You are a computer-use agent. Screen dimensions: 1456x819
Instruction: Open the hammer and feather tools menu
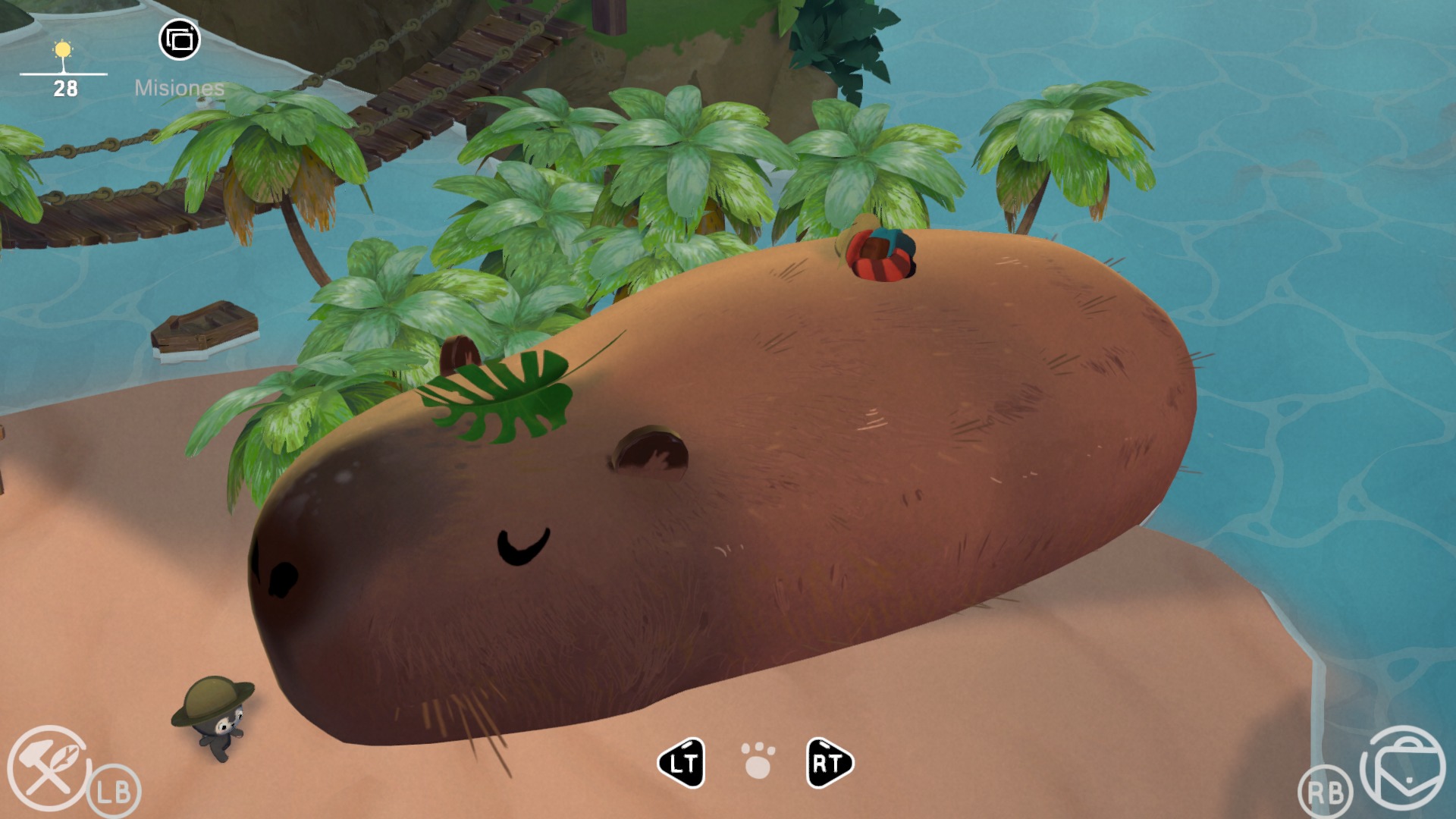(49, 768)
